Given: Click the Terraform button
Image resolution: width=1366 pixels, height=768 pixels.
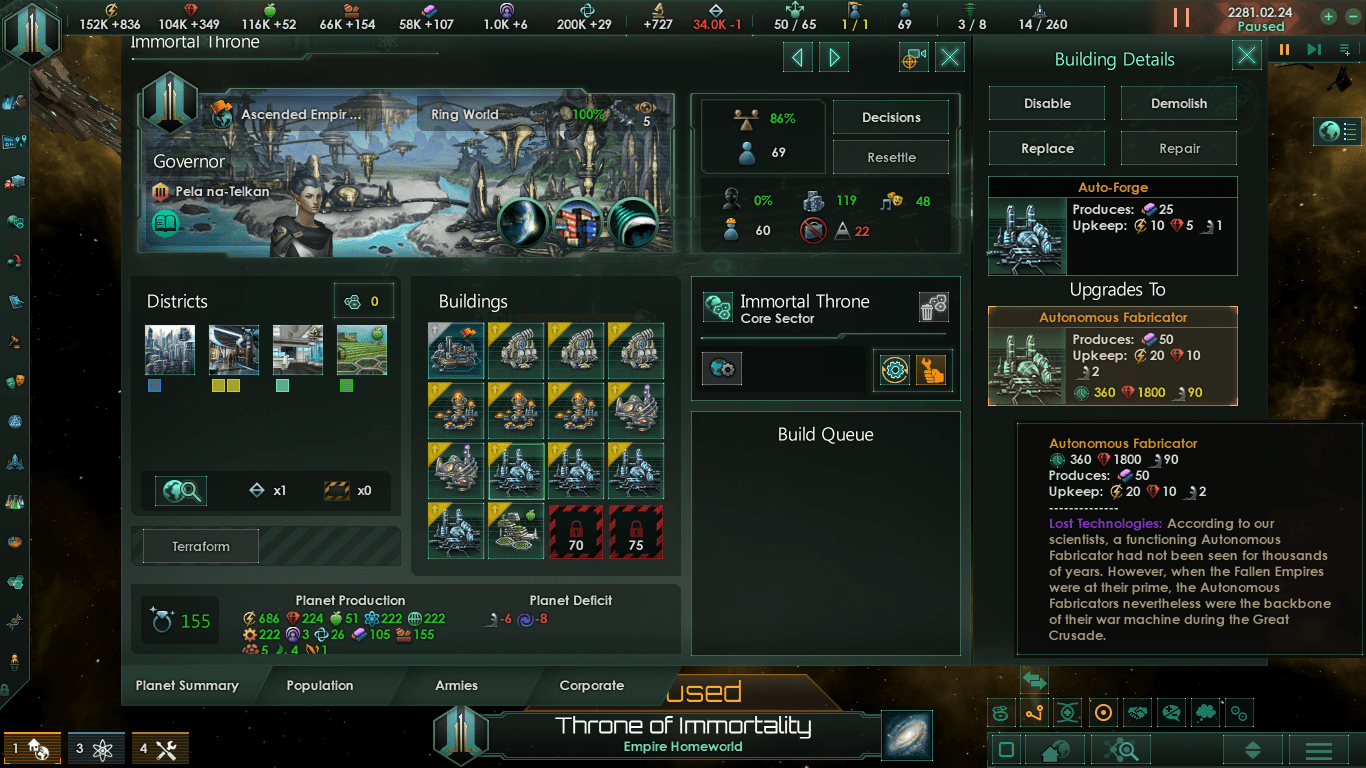Looking at the screenshot, I should [201, 547].
